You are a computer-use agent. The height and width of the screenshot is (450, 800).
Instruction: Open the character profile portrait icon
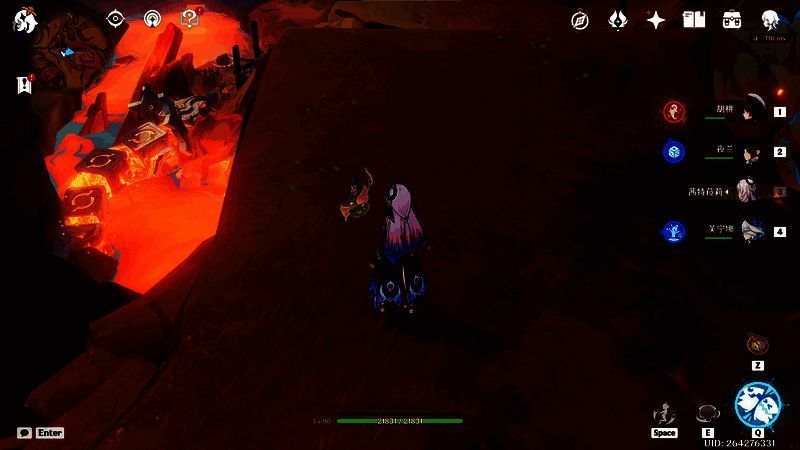pos(770,20)
